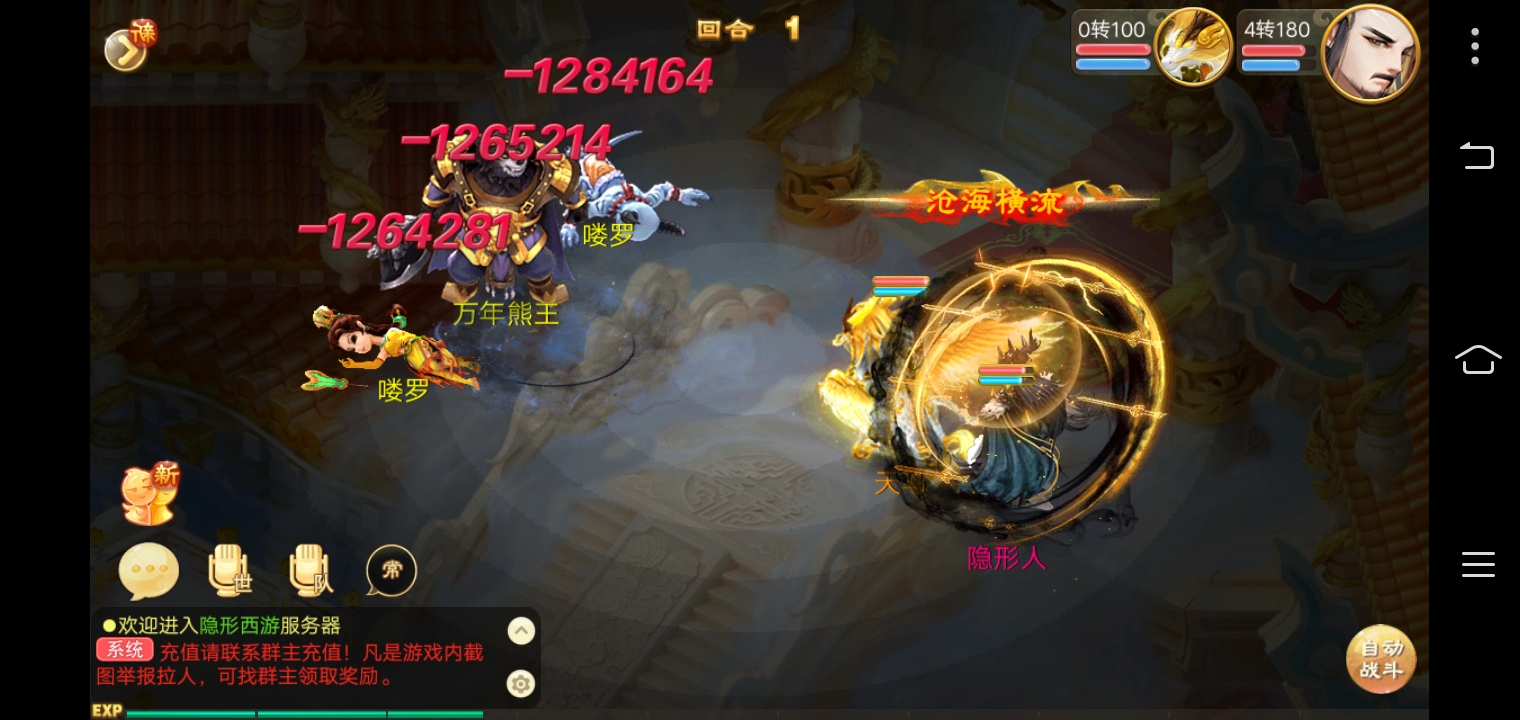Tap the green EXP progress bar
1520x720 pixels.
pos(300,713)
